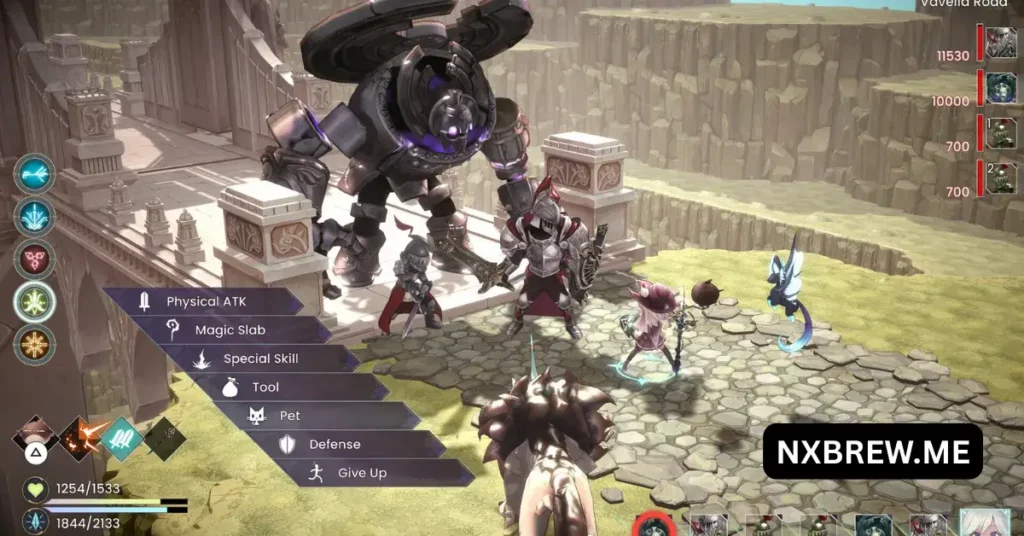The image size is (1024, 536).
Task: Open the Tool command
Action: point(266,387)
